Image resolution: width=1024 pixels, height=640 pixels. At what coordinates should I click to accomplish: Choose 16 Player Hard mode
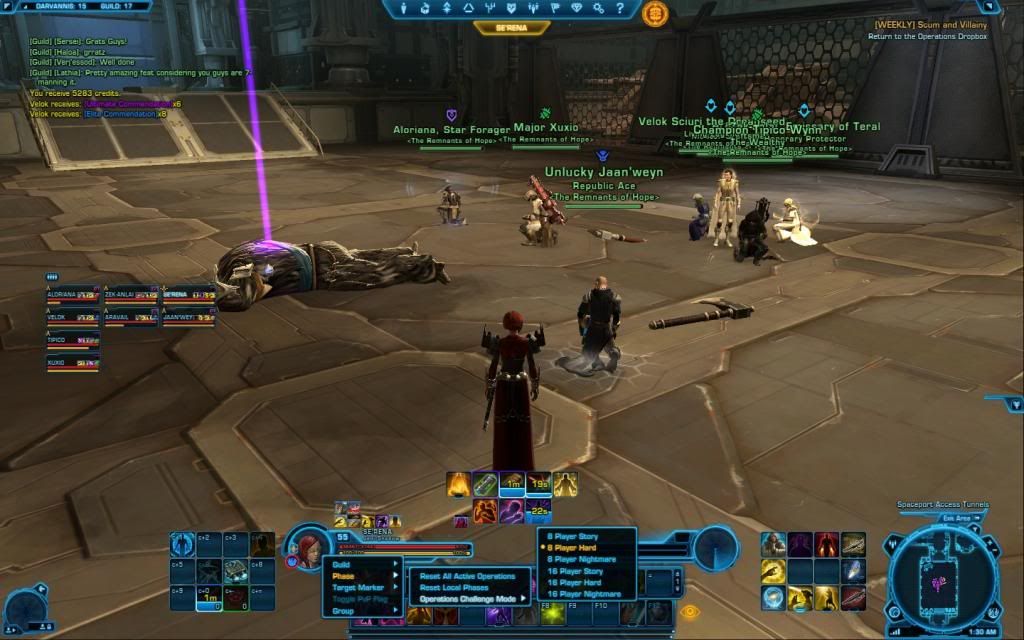coord(573,582)
